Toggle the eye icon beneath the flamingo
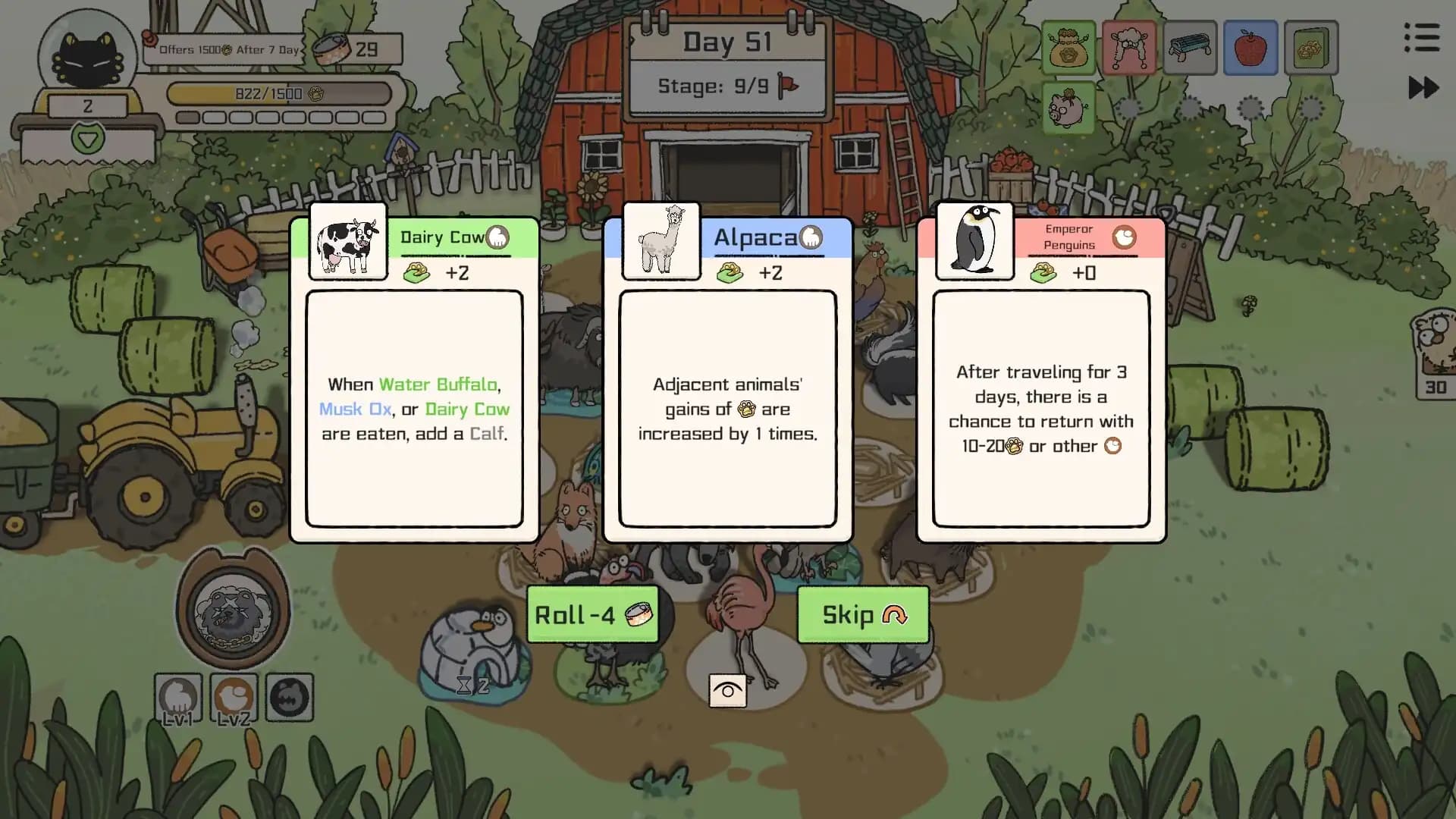Image resolution: width=1456 pixels, height=819 pixels. pos(727,689)
